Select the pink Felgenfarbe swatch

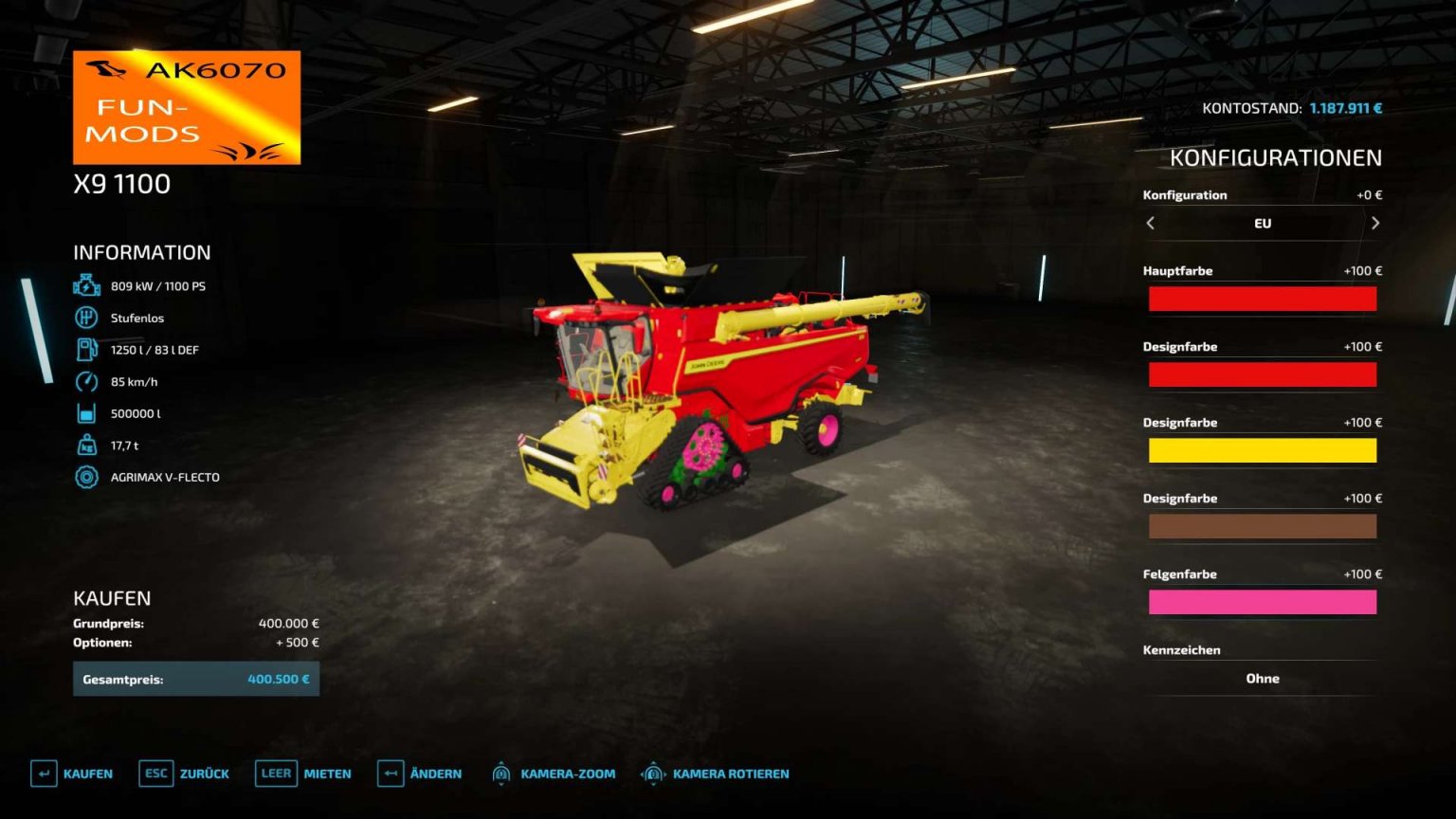(x=1263, y=602)
